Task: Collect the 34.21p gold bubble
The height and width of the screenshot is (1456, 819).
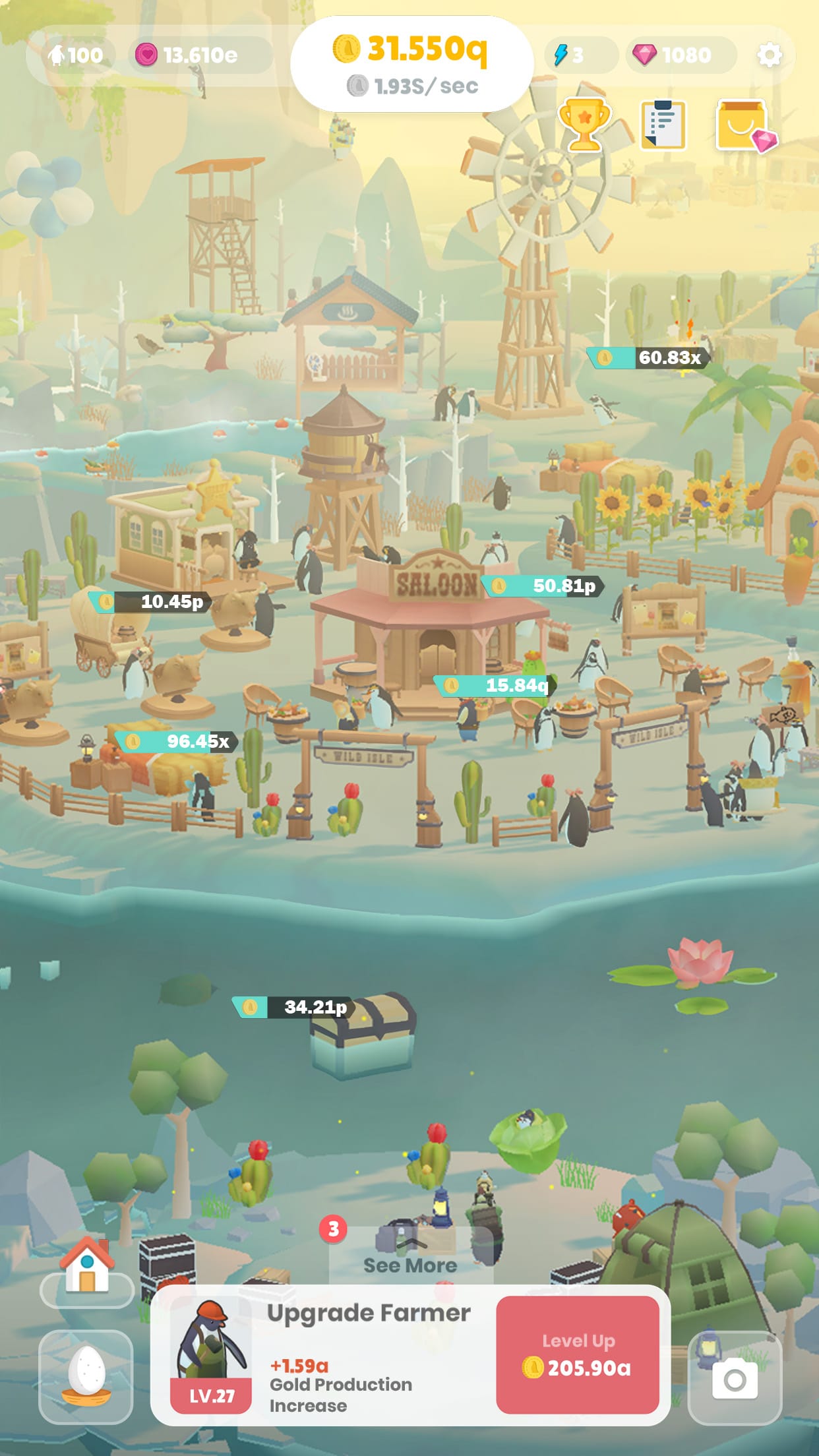Action: click(293, 1007)
